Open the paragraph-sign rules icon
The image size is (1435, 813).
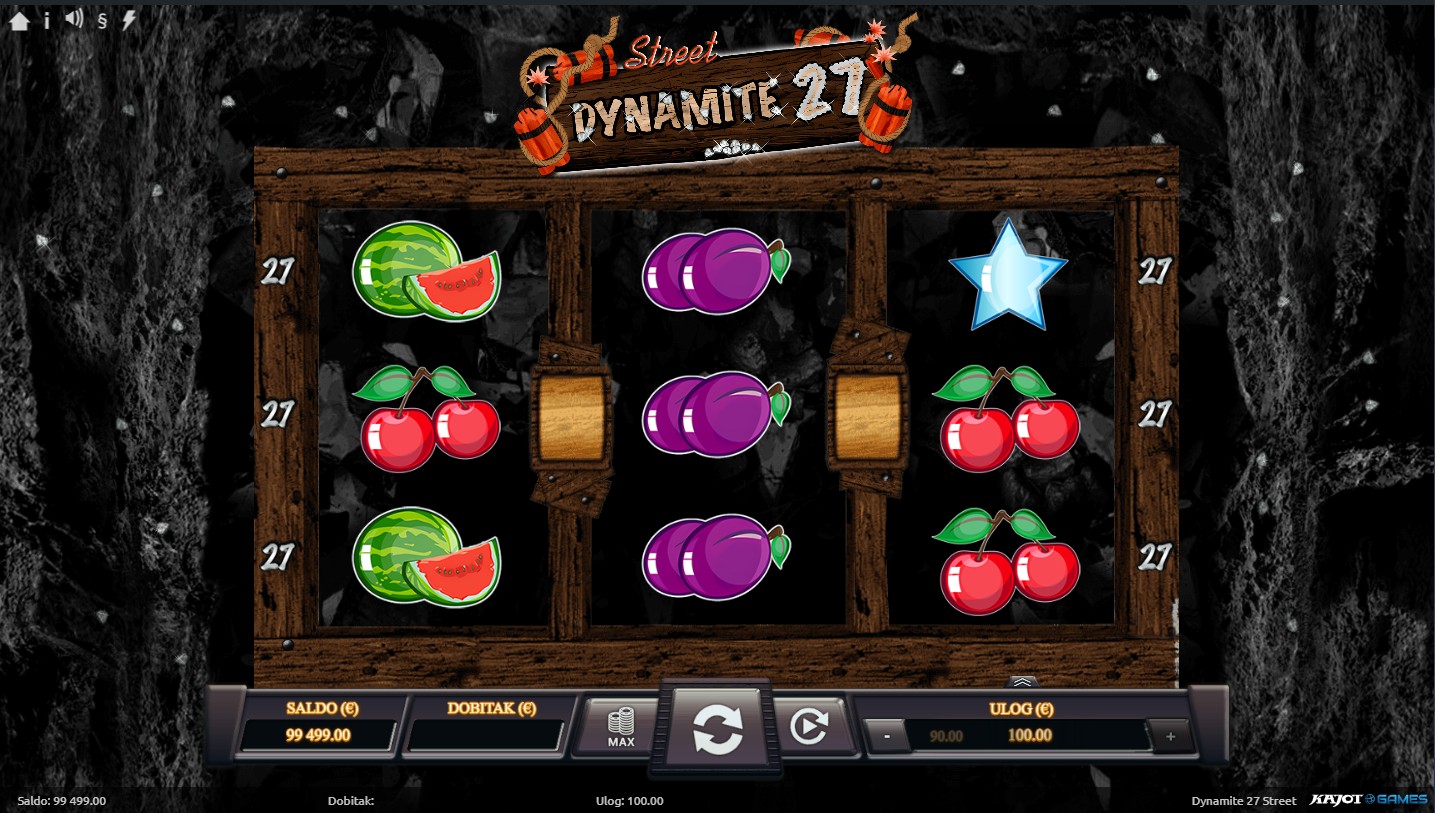pyautogui.click(x=102, y=21)
